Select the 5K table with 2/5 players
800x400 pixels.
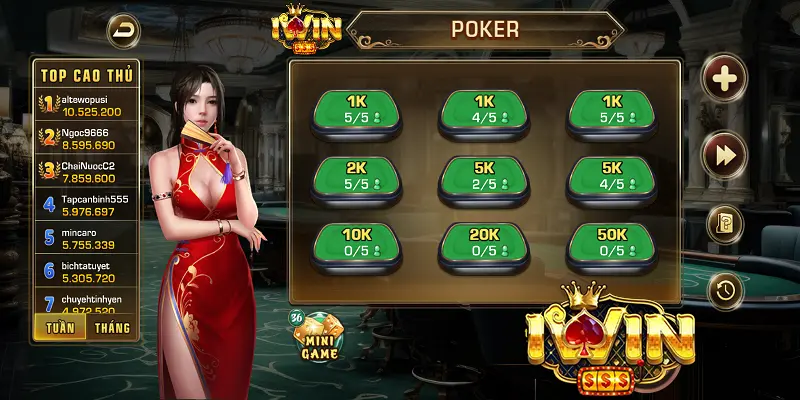[x=484, y=176]
